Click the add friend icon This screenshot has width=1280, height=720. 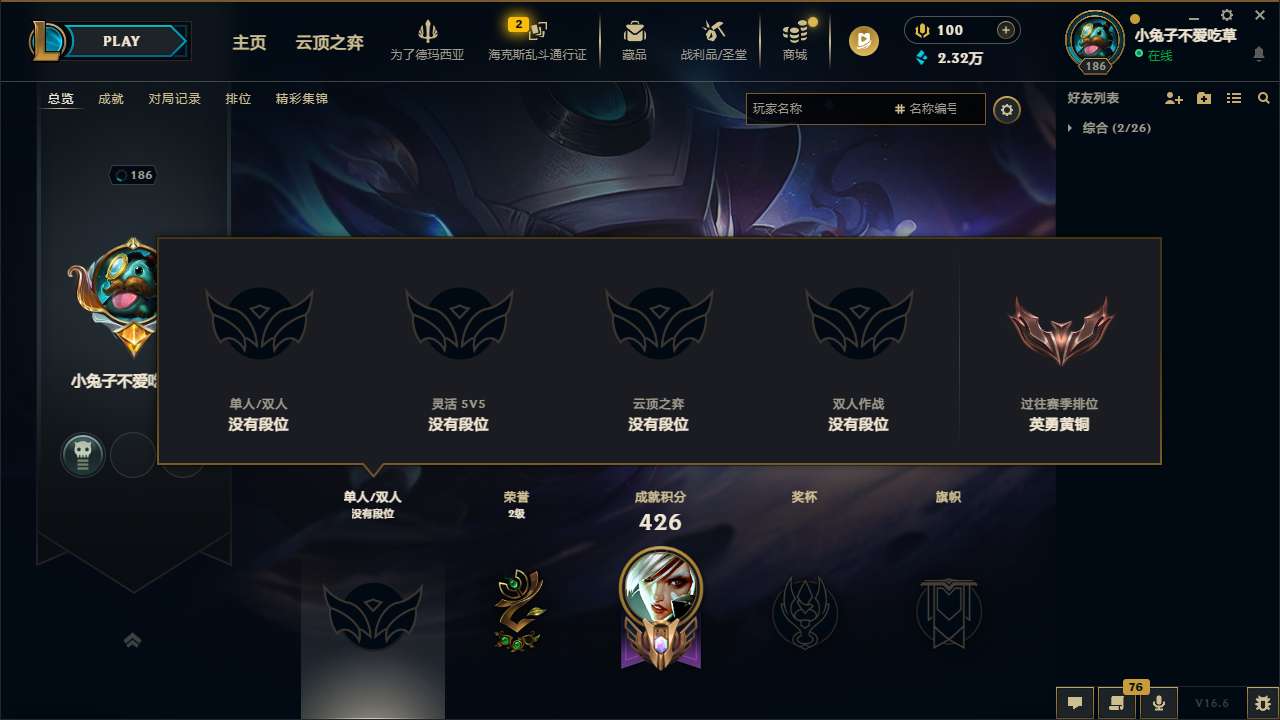(1171, 98)
